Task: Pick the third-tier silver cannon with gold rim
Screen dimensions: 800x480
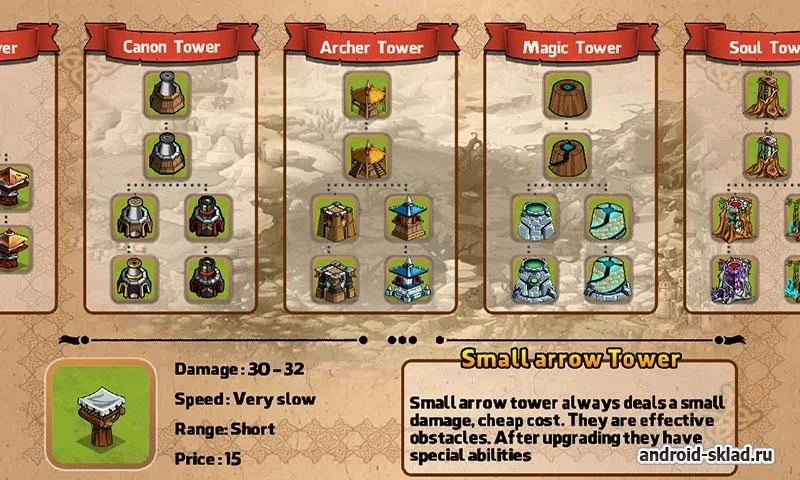Action: pos(136,218)
